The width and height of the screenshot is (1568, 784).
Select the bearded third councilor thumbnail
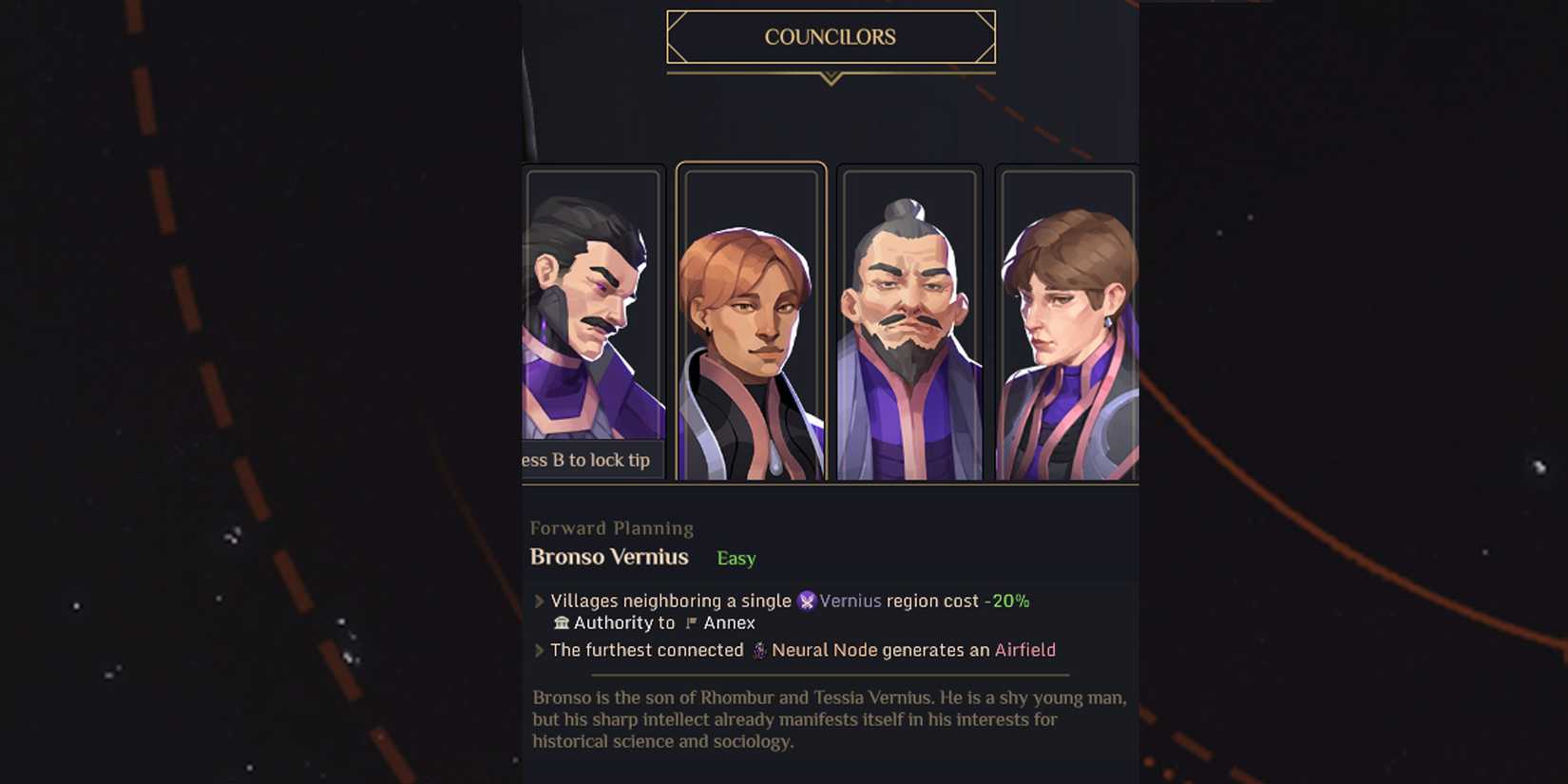[x=909, y=323]
